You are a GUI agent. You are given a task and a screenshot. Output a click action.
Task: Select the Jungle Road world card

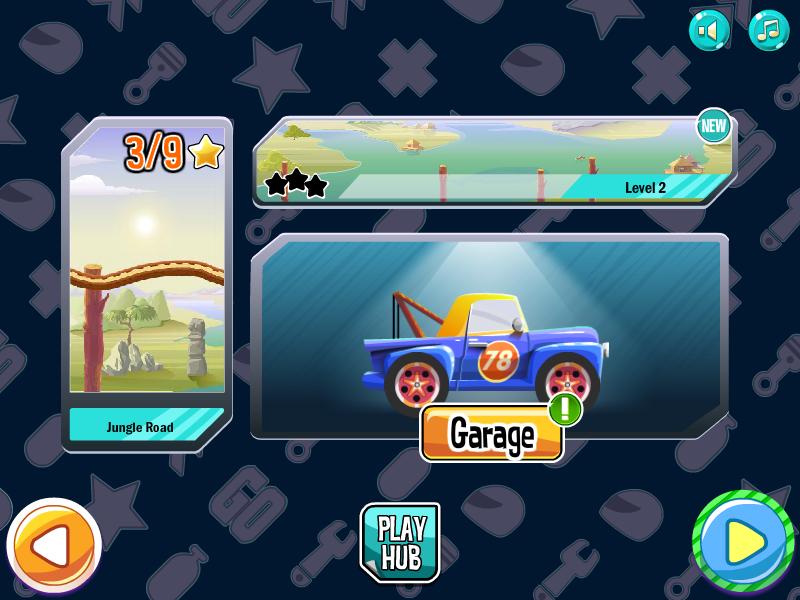click(147, 285)
